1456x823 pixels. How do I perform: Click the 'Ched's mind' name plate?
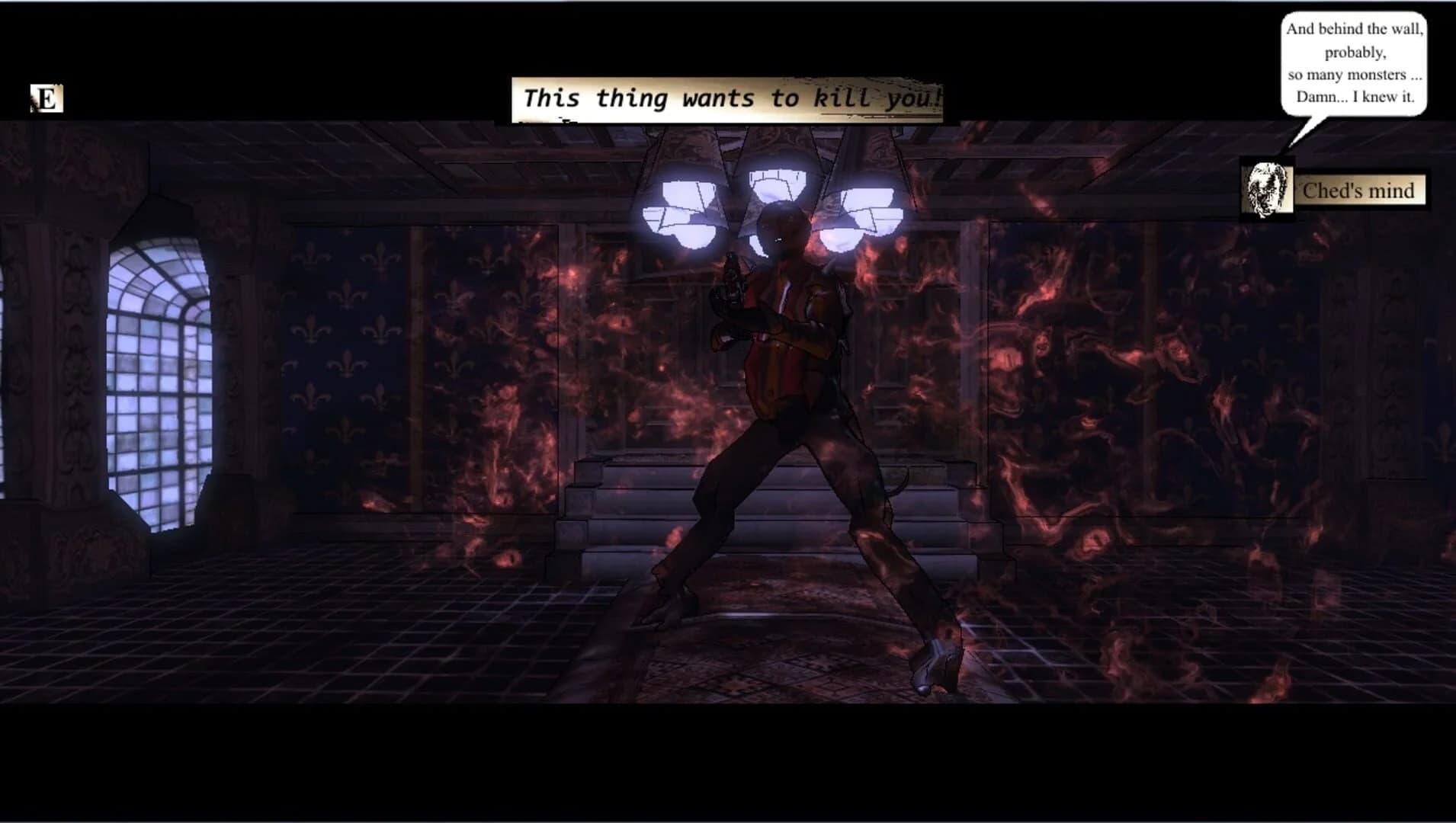click(1359, 190)
